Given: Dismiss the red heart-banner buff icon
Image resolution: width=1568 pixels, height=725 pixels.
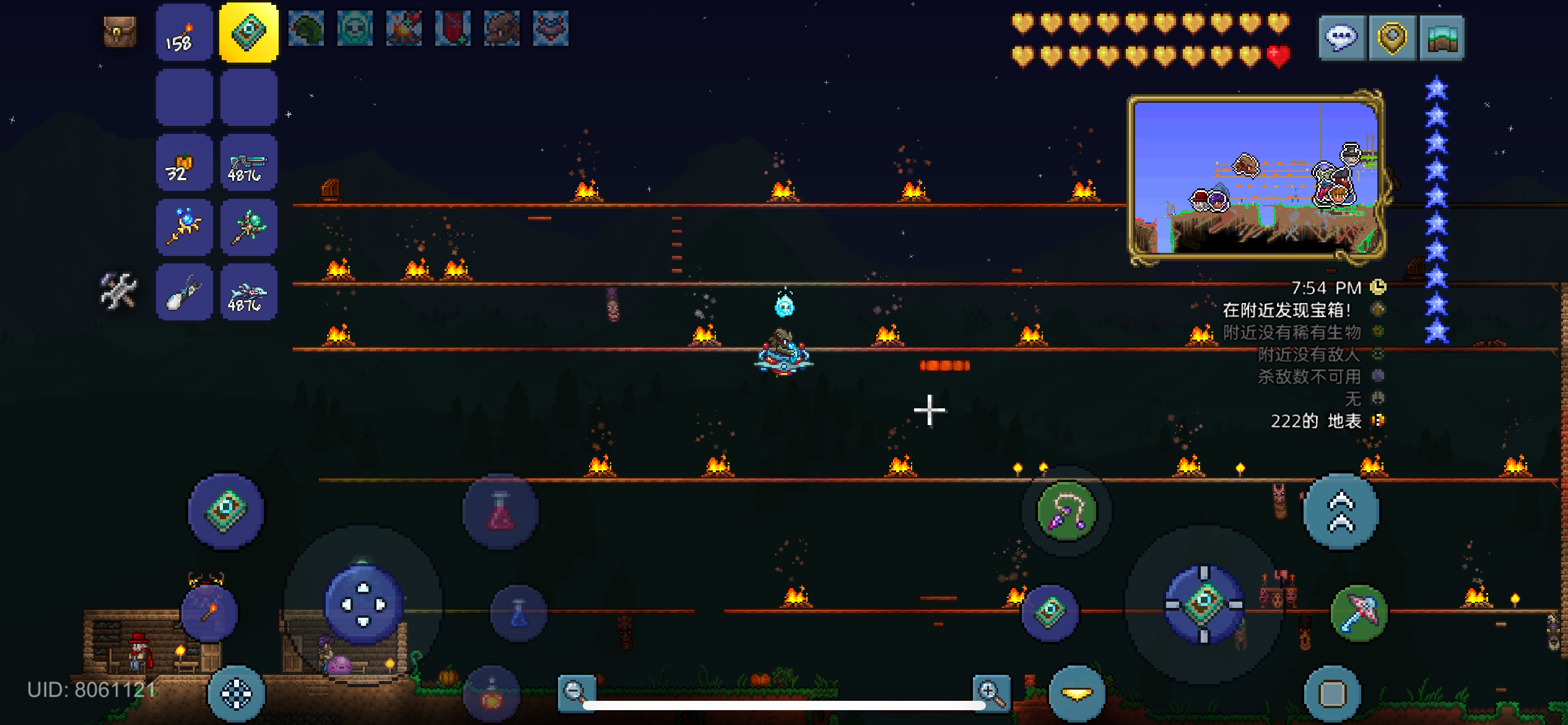Looking at the screenshot, I should (453, 29).
